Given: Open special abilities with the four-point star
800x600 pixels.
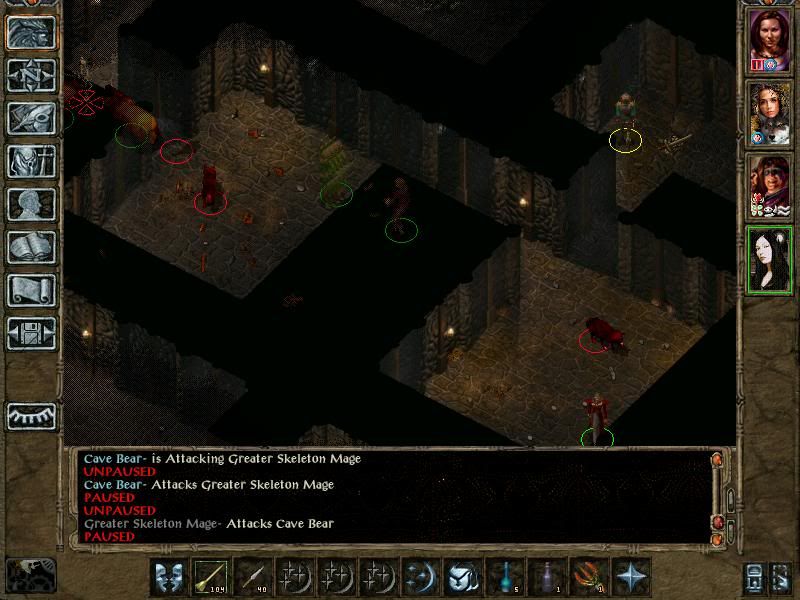Looking at the screenshot, I should (631, 577).
